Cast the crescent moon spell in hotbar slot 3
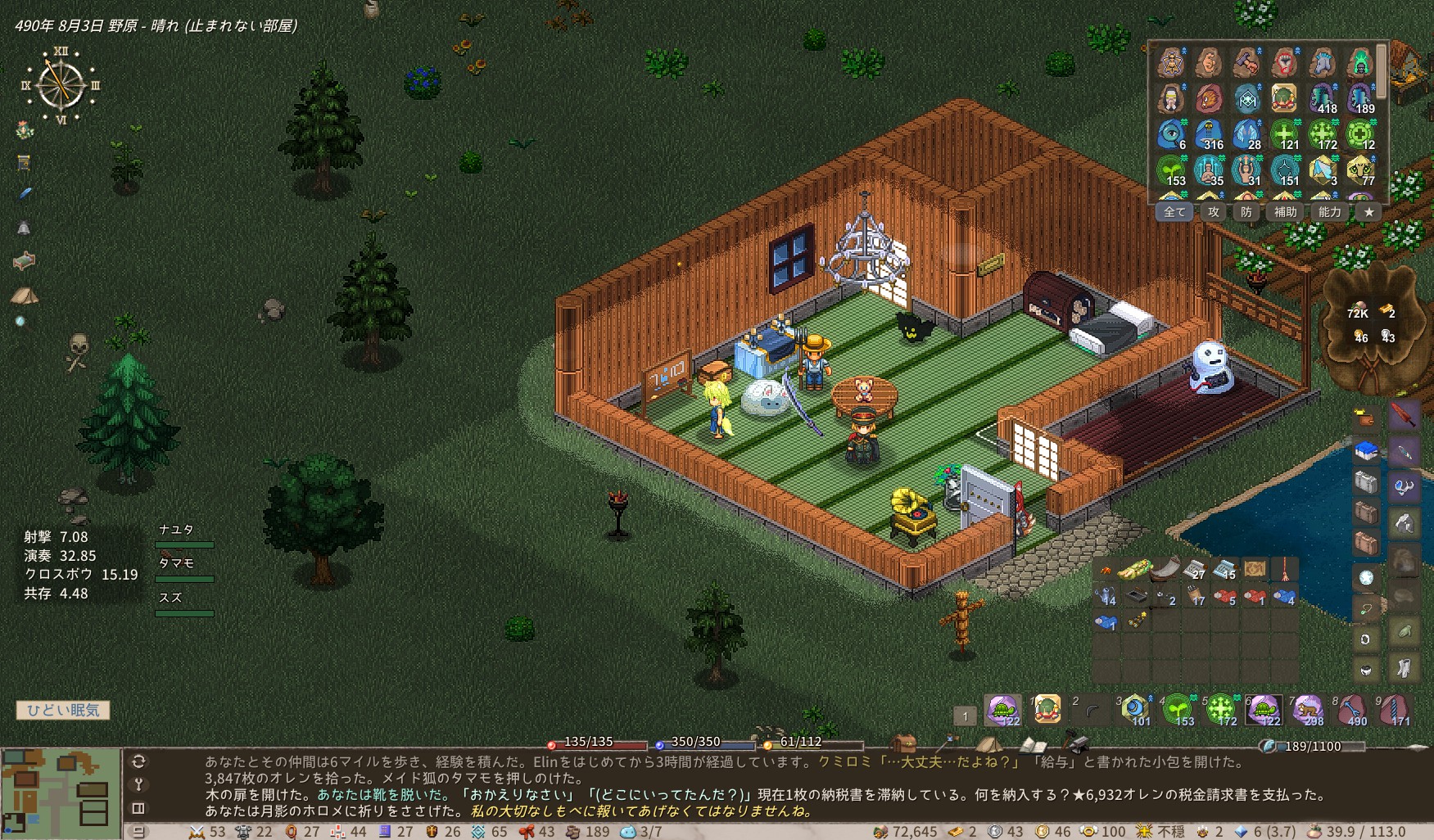 1134,709
